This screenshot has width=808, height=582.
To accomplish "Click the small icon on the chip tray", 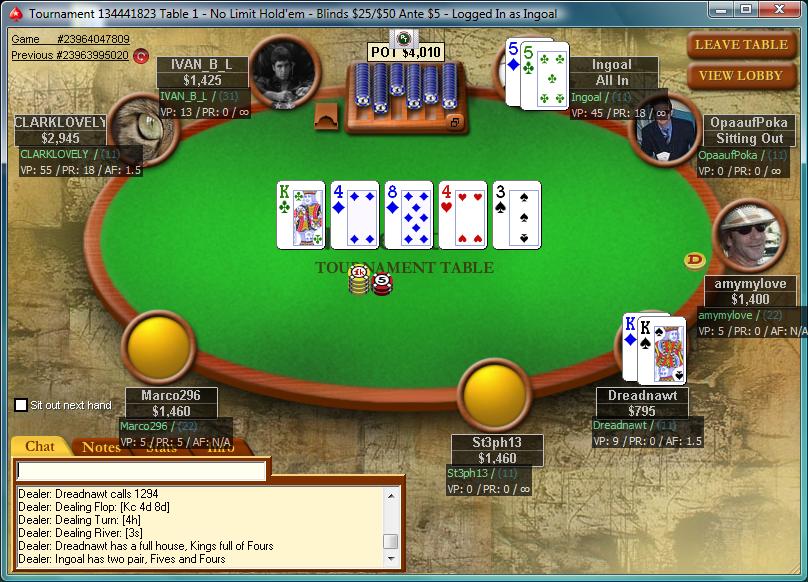I will pos(455,122).
